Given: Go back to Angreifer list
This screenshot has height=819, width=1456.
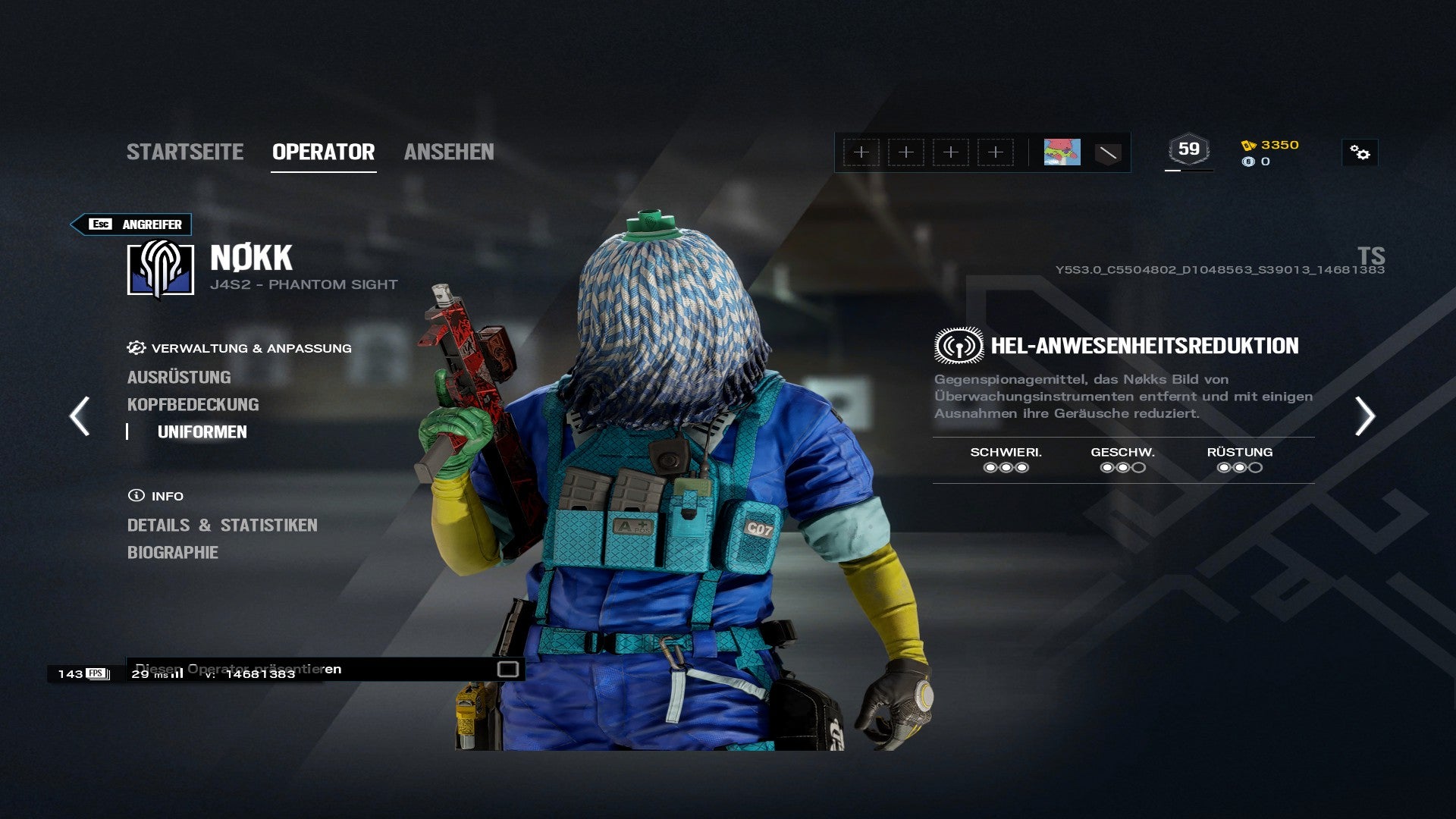Looking at the screenshot, I should pyautogui.click(x=131, y=224).
